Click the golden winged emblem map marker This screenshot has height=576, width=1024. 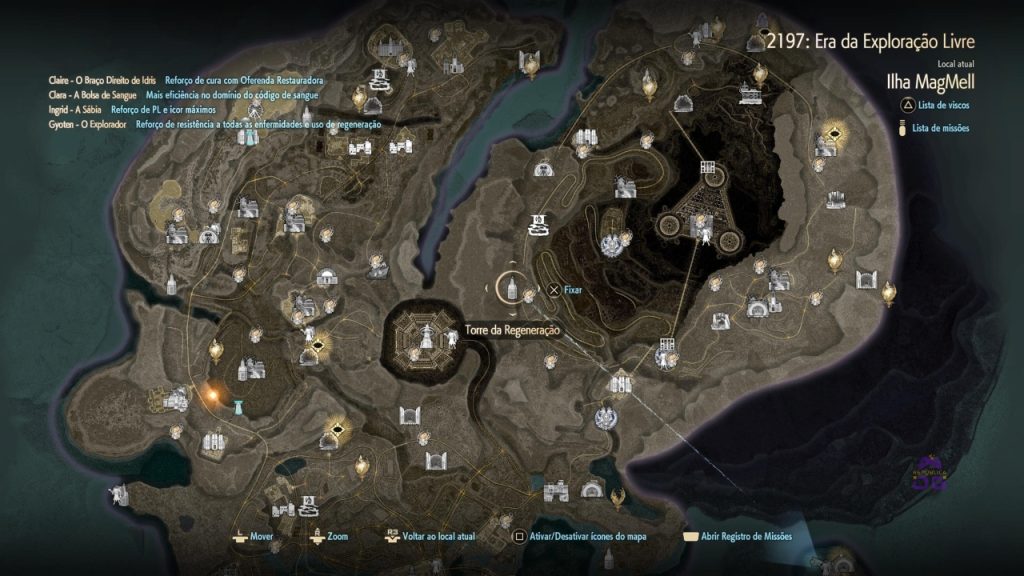pyautogui.click(x=619, y=492)
